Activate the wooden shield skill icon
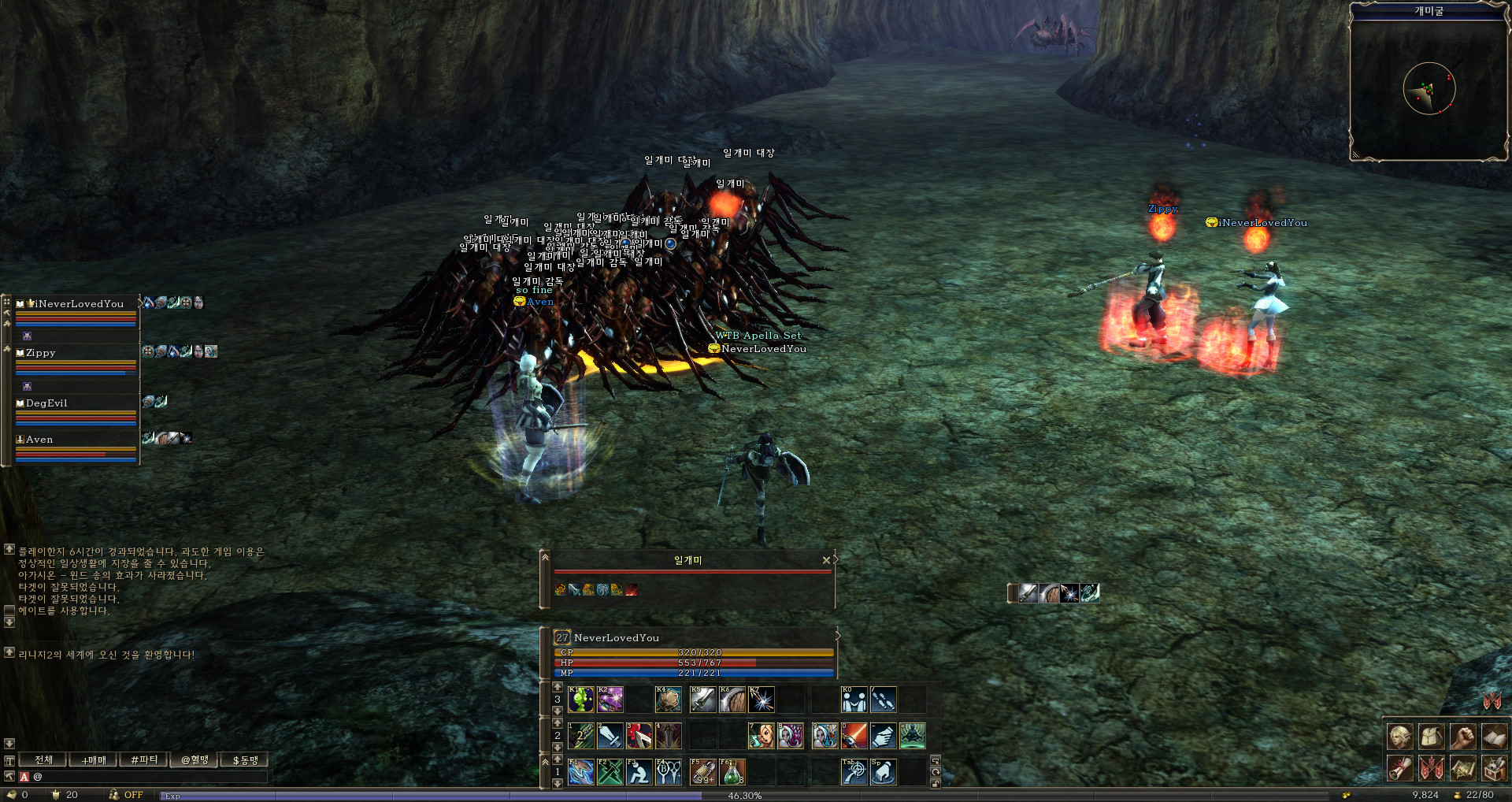The width and height of the screenshot is (1512, 802). point(732,700)
